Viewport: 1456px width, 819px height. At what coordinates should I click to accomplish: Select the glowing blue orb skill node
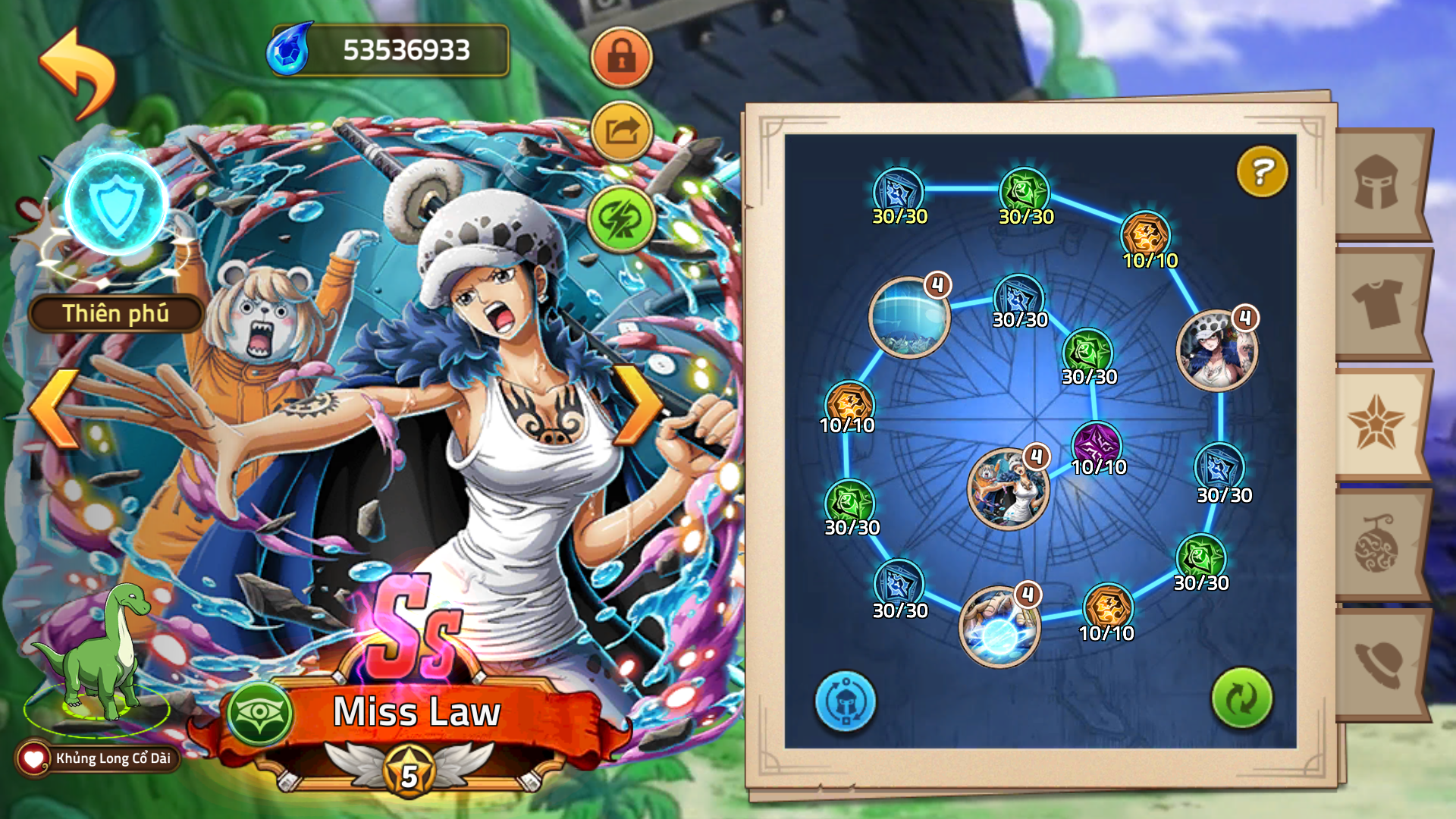click(999, 626)
